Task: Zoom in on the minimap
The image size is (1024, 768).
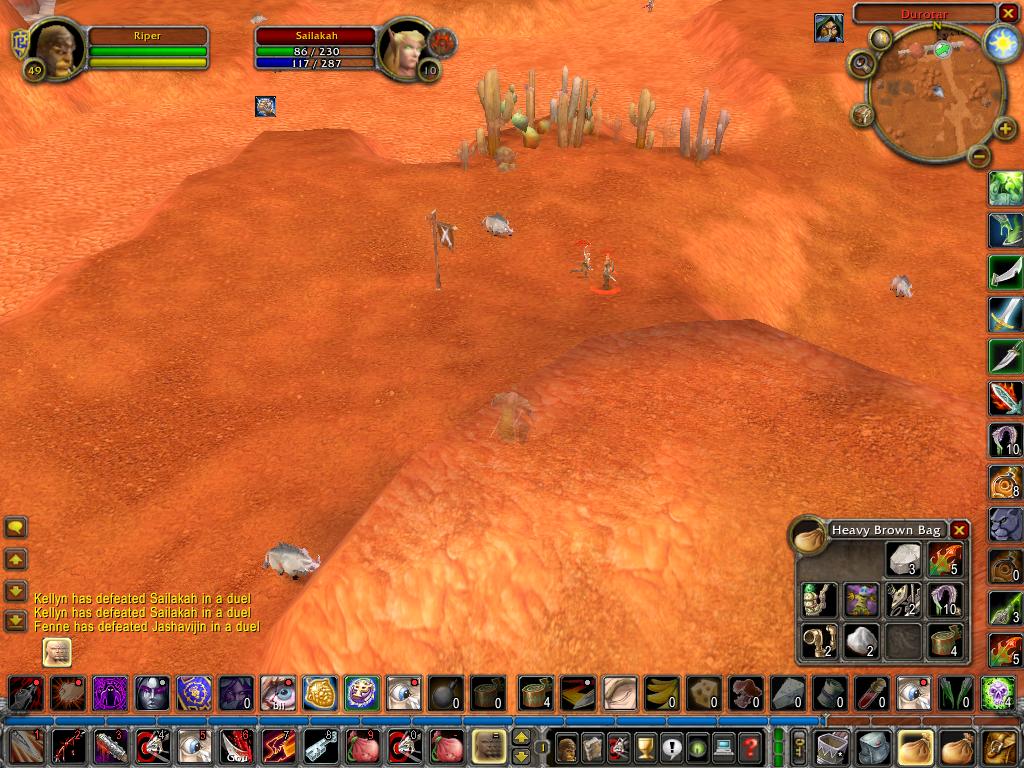Action: click(x=1005, y=130)
